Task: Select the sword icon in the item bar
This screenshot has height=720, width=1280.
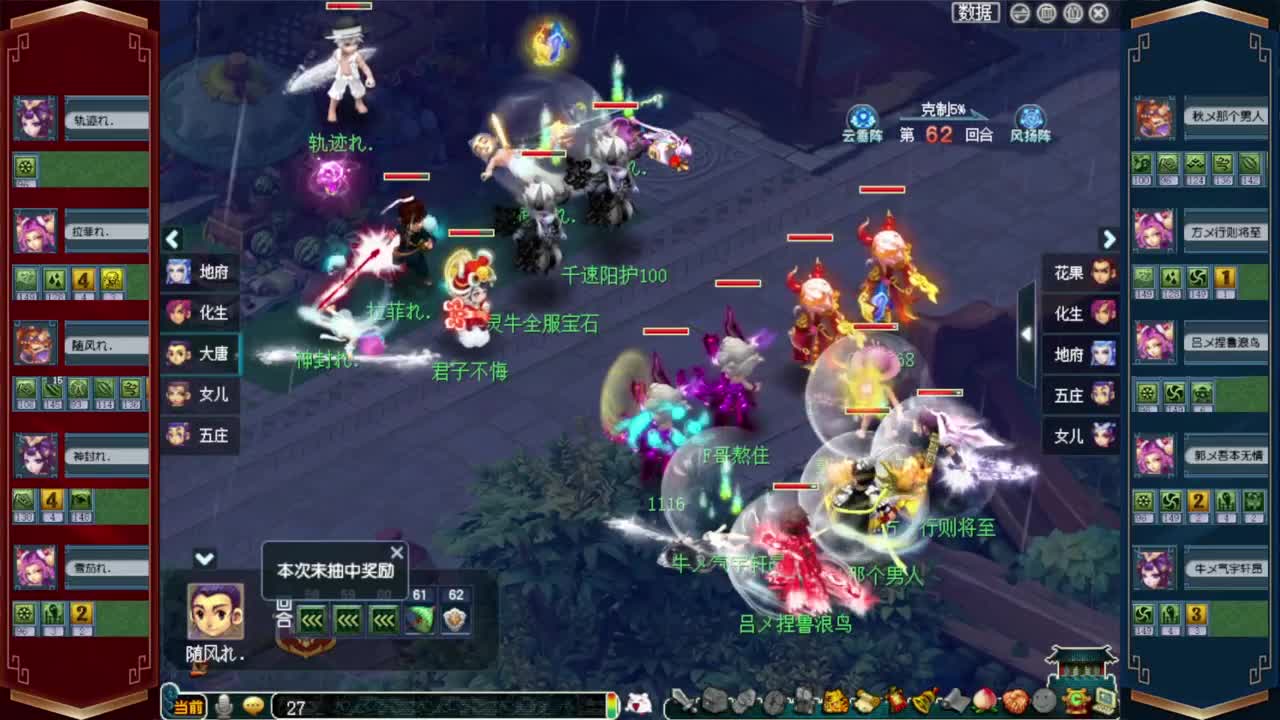Action: [x=685, y=702]
